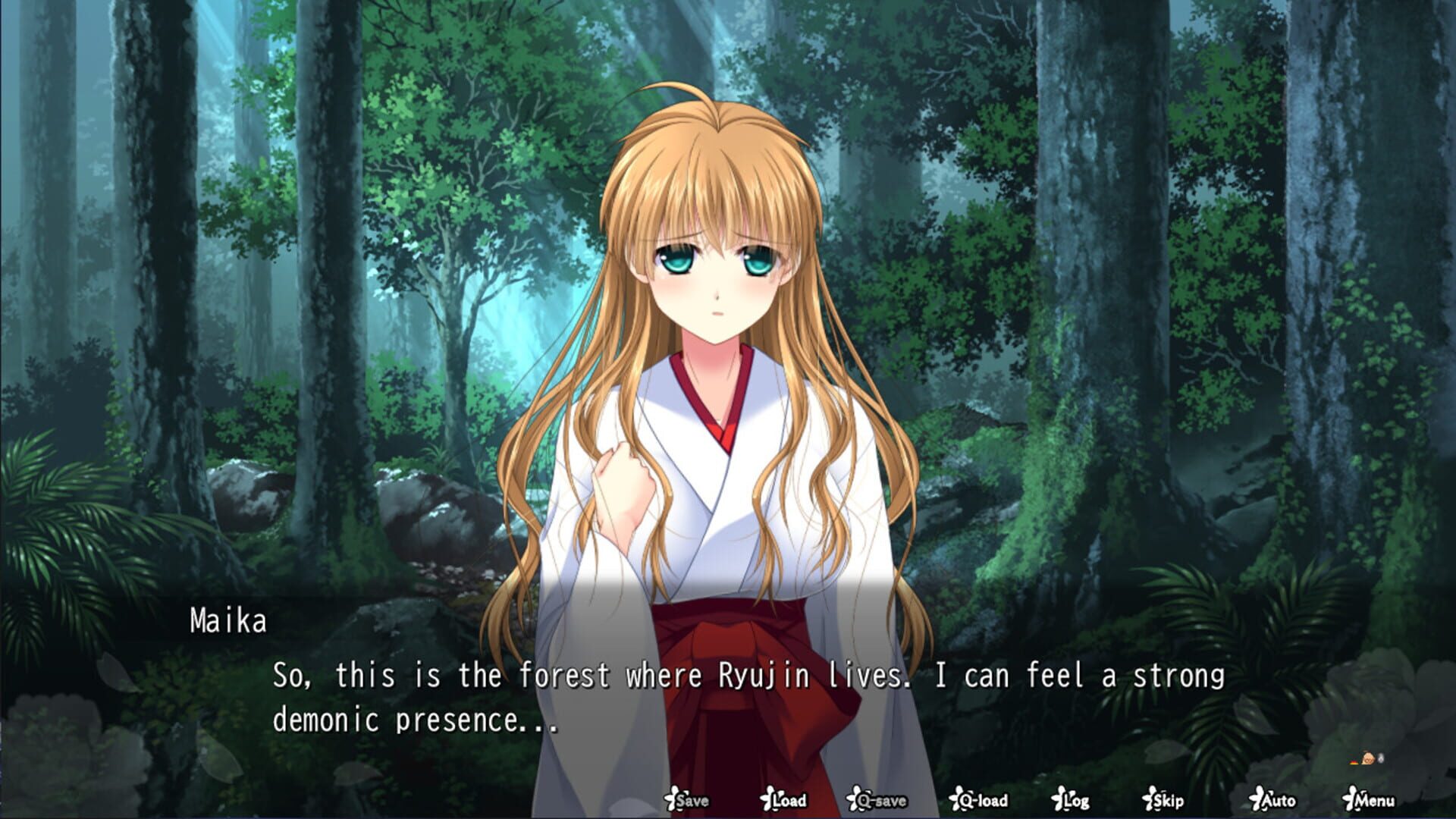Select the Save entry in the bottom bar
Viewport: 1456px width, 819px height.
point(686,800)
